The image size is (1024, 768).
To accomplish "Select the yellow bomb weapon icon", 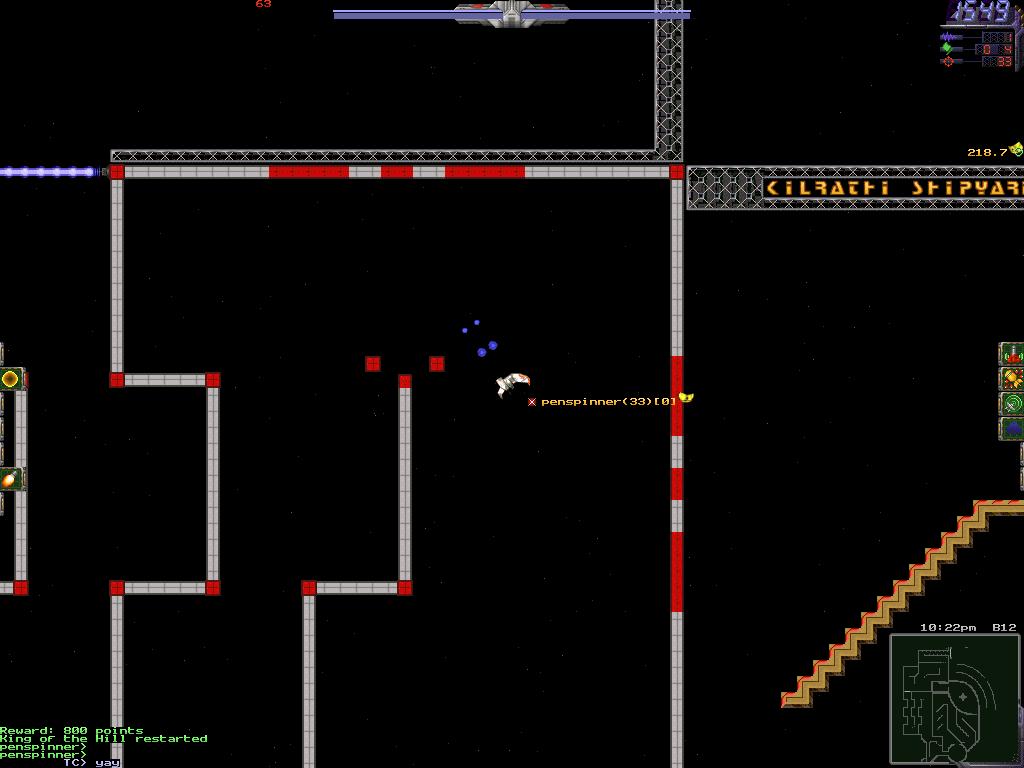I will point(1012,379).
